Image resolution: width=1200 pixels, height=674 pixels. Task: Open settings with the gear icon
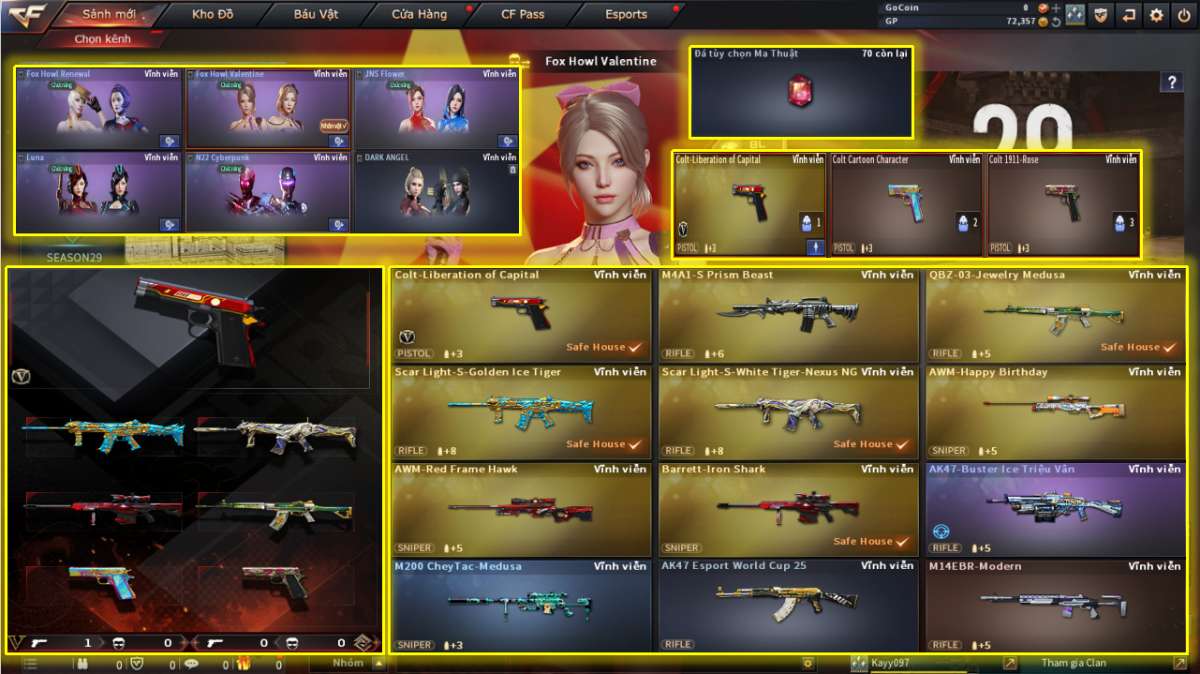pos(1157,14)
